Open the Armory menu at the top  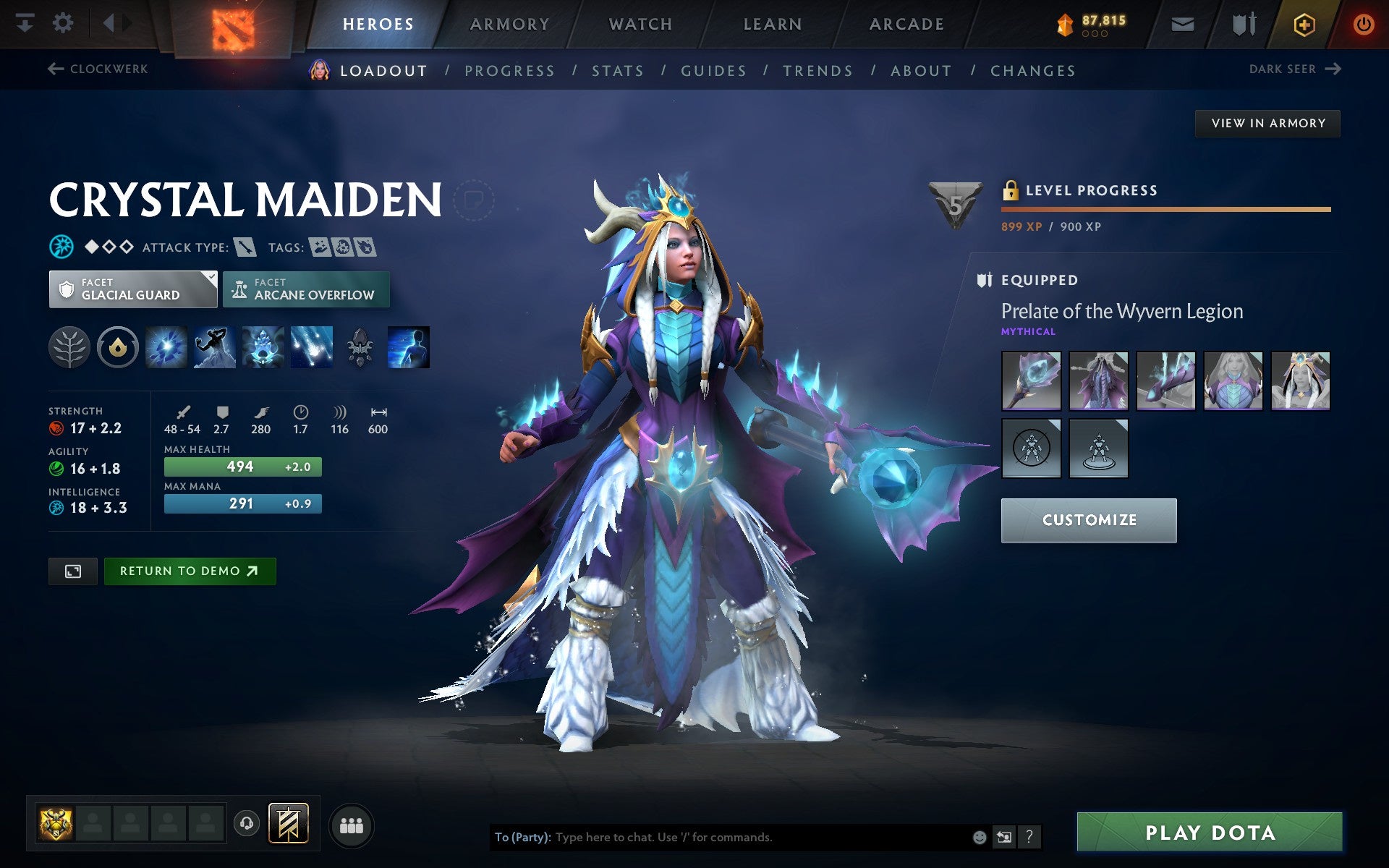tap(509, 23)
